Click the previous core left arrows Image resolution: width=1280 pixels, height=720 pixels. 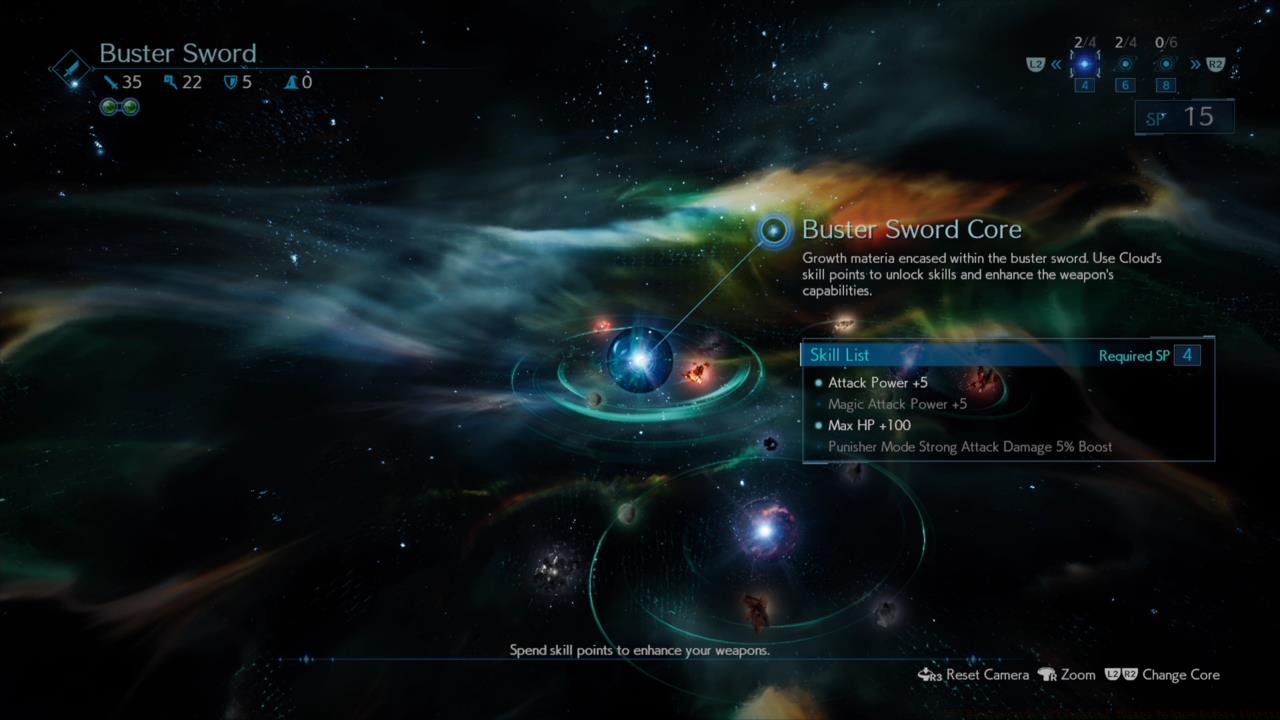click(x=1056, y=65)
